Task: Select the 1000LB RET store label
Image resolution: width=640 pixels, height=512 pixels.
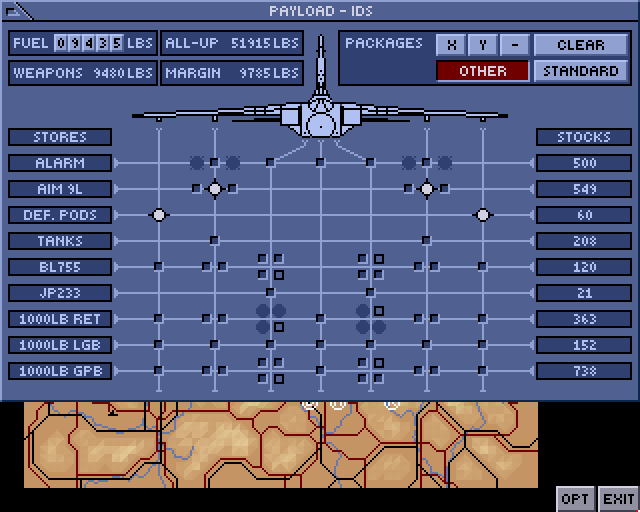Action: click(60, 319)
